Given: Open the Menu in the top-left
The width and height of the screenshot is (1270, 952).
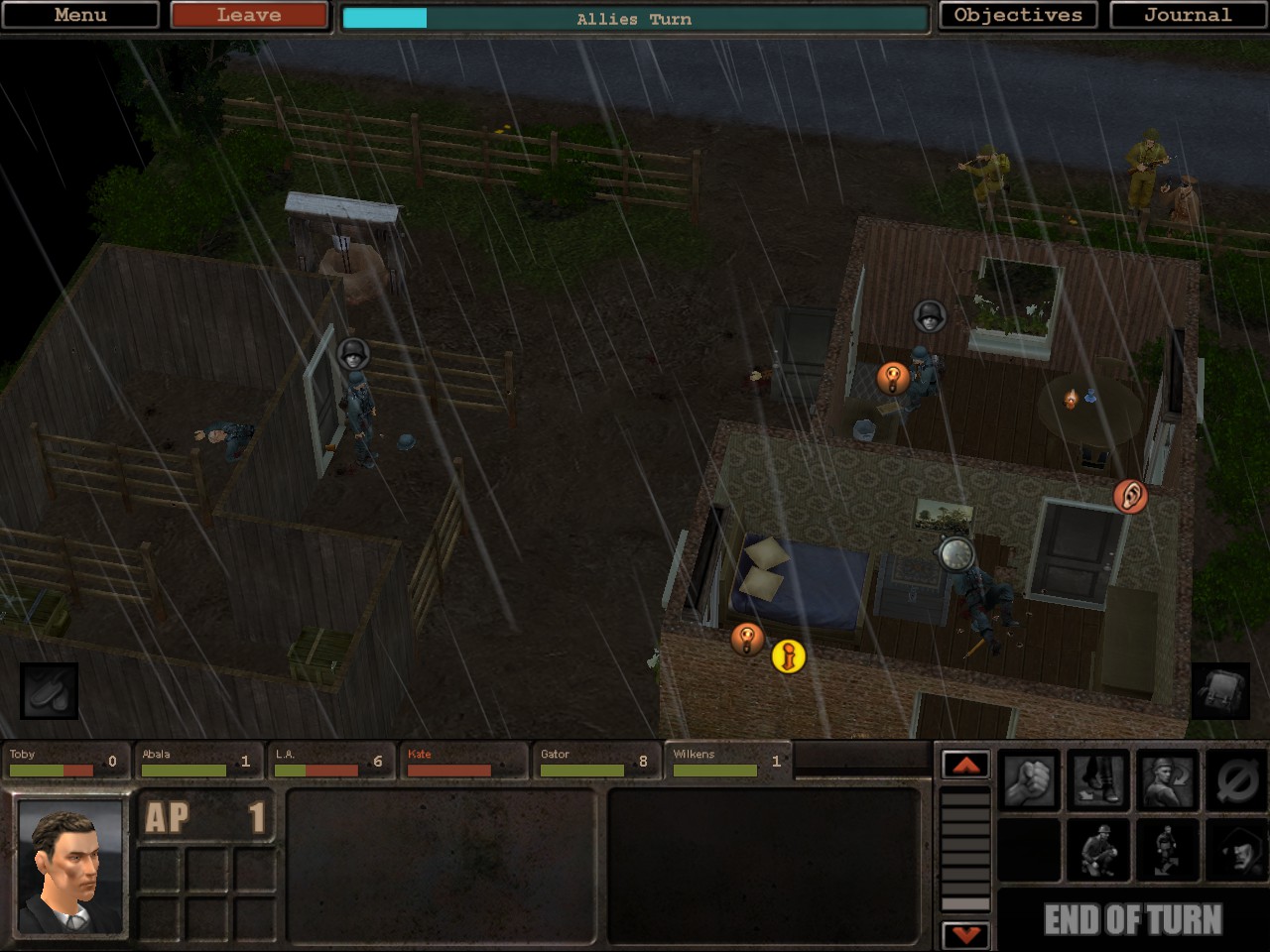Looking at the screenshot, I should pos(79,15).
